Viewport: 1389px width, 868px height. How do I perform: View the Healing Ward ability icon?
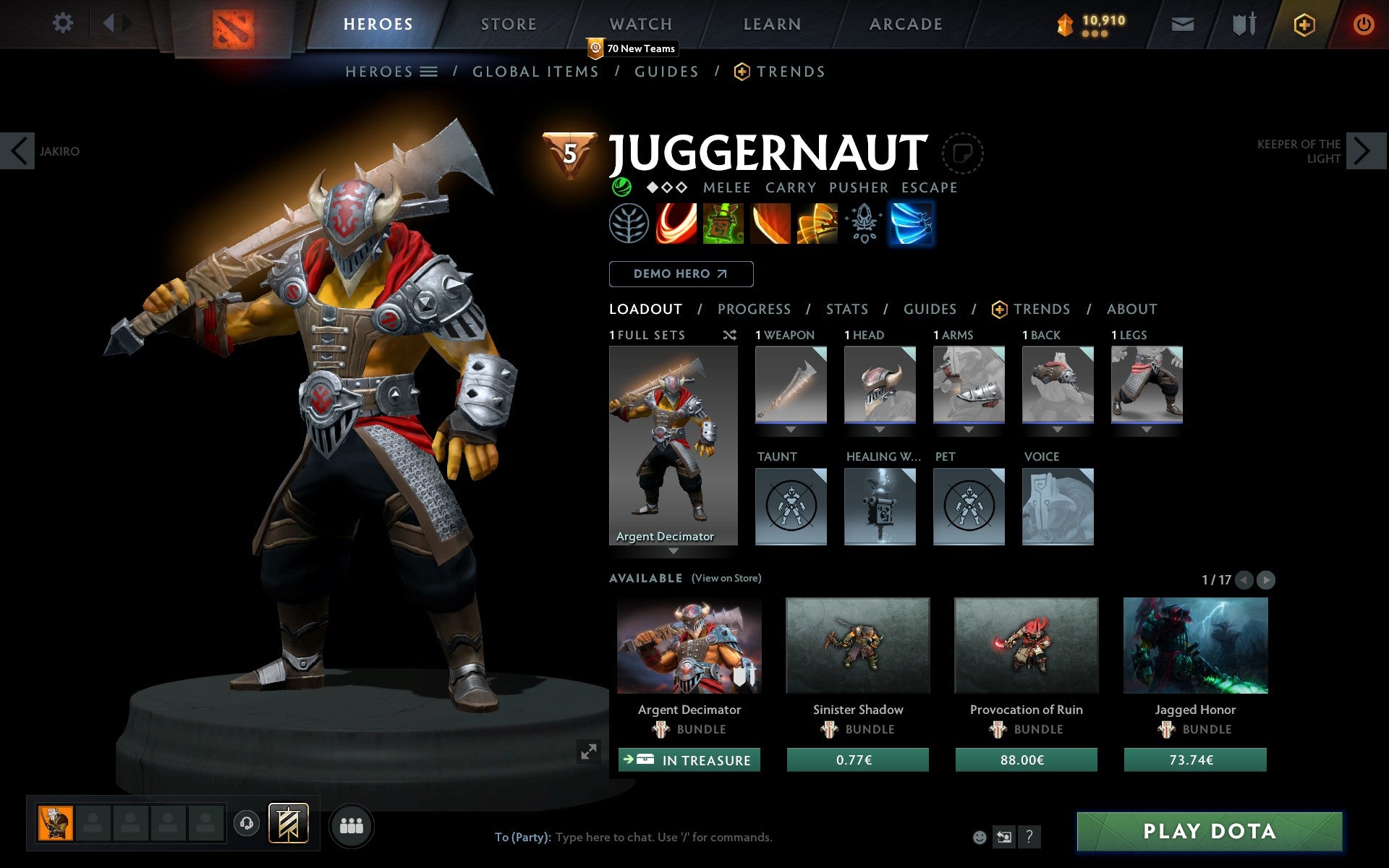pos(723,224)
